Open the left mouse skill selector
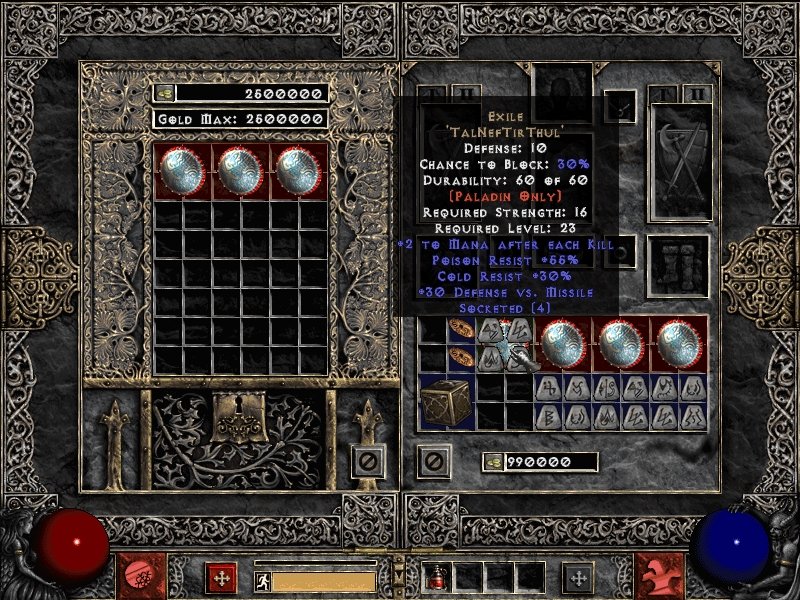This screenshot has height=600, width=800. [x=135, y=577]
